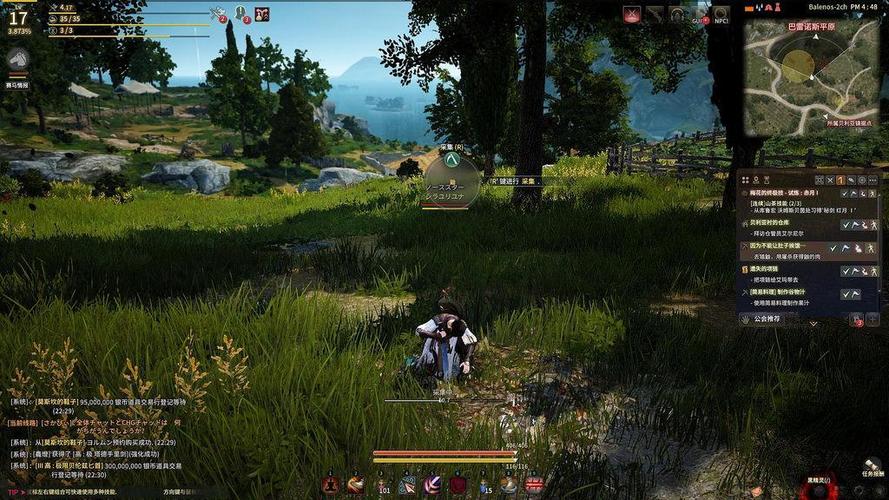This screenshot has width=889, height=500.
Task: Click the red potion-badge buff icon
Action: click(x=262, y=13)
